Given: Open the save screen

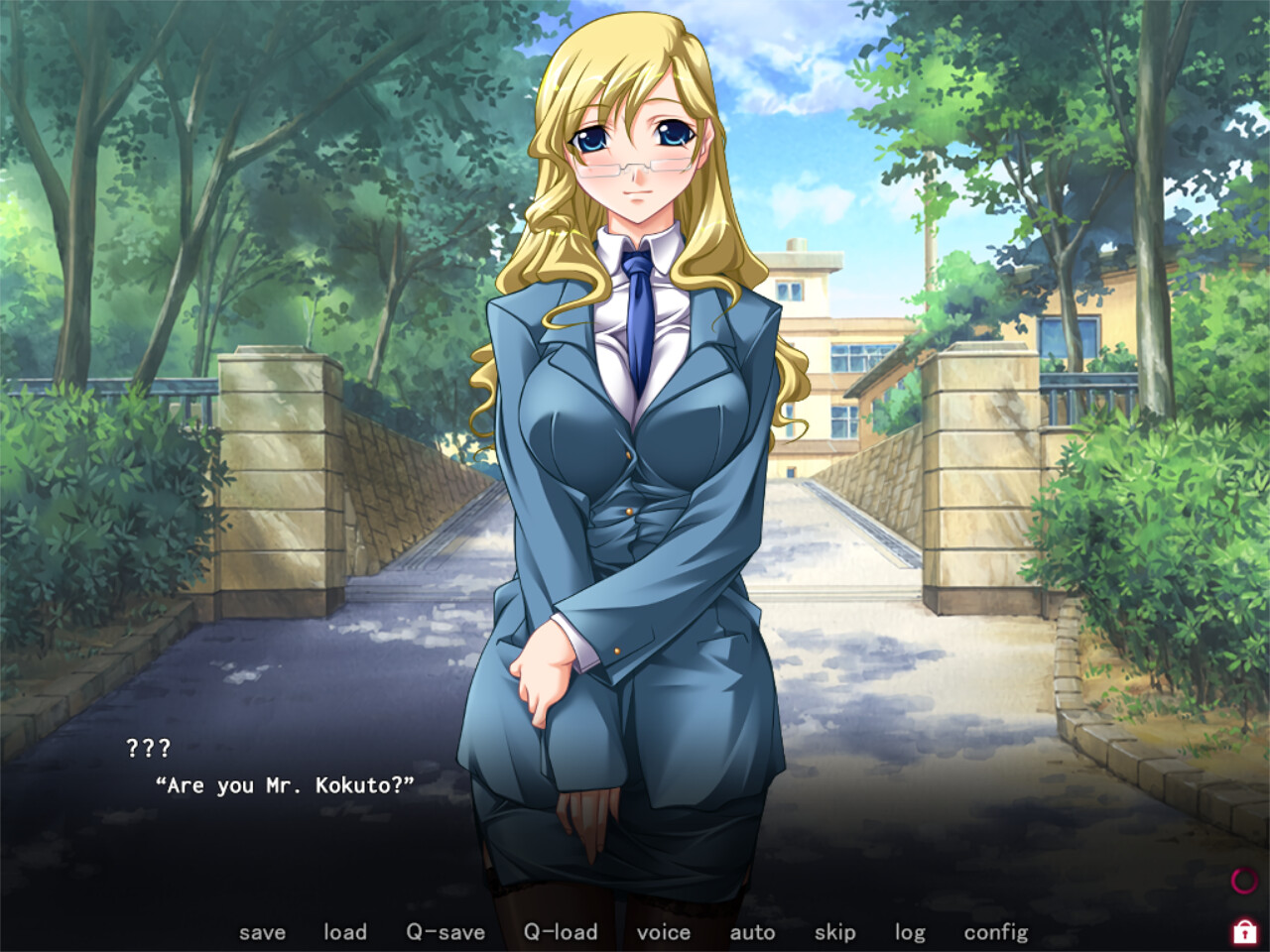Looking at the screenshot, I should click(263, 932).
